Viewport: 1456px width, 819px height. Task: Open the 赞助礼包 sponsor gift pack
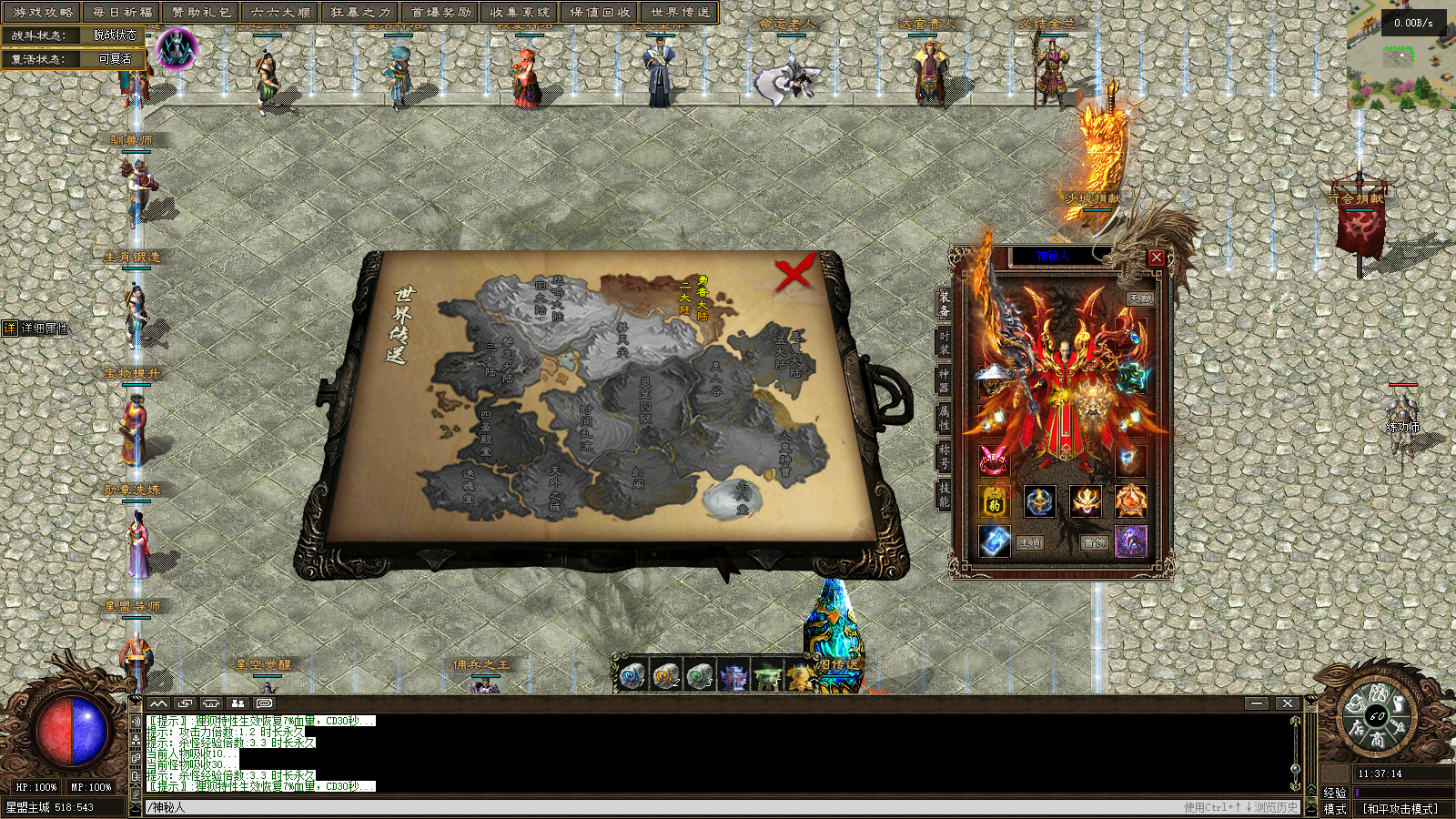click(x=201, y=12)
